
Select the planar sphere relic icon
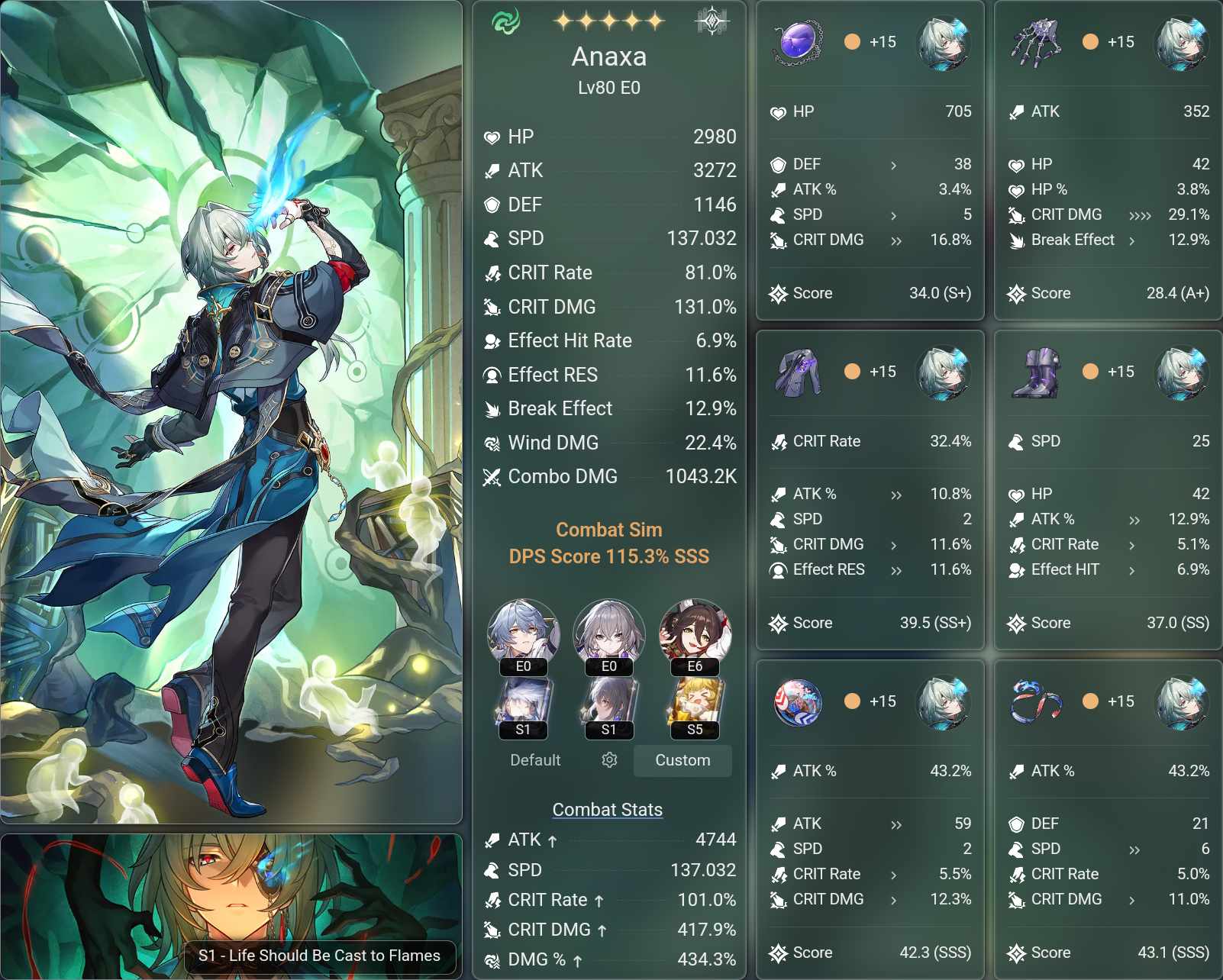(799, 702)
